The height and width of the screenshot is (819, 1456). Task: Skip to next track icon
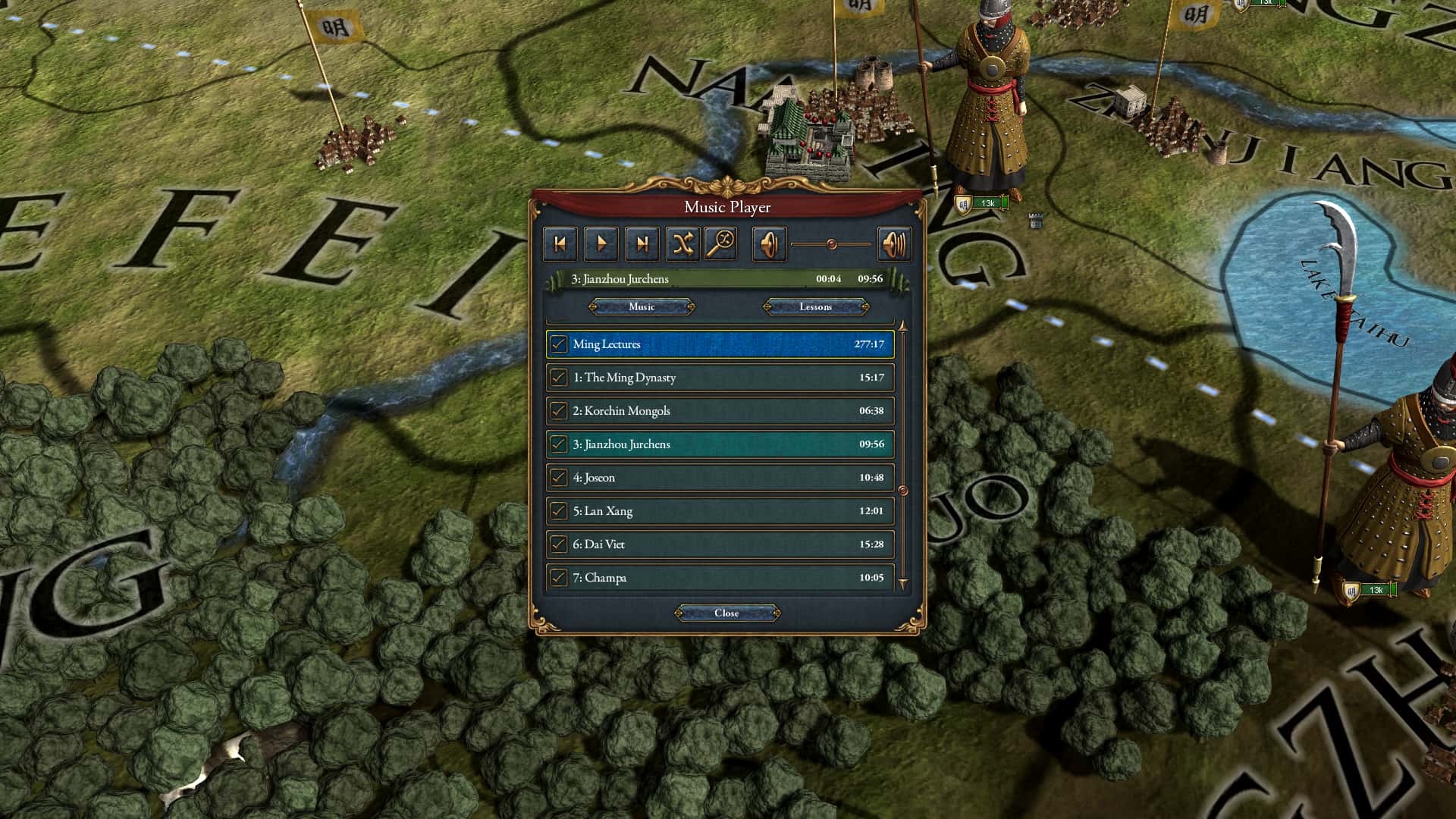pos(642,243)
